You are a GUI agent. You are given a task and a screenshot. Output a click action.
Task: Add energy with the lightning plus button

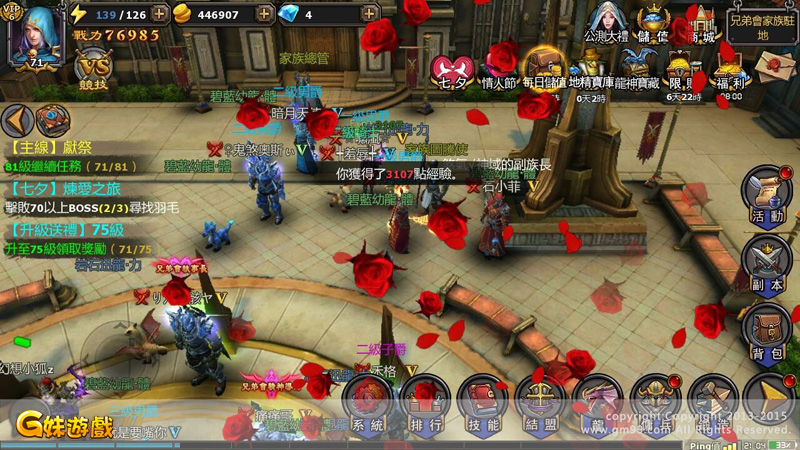click(x=160, y=15)
